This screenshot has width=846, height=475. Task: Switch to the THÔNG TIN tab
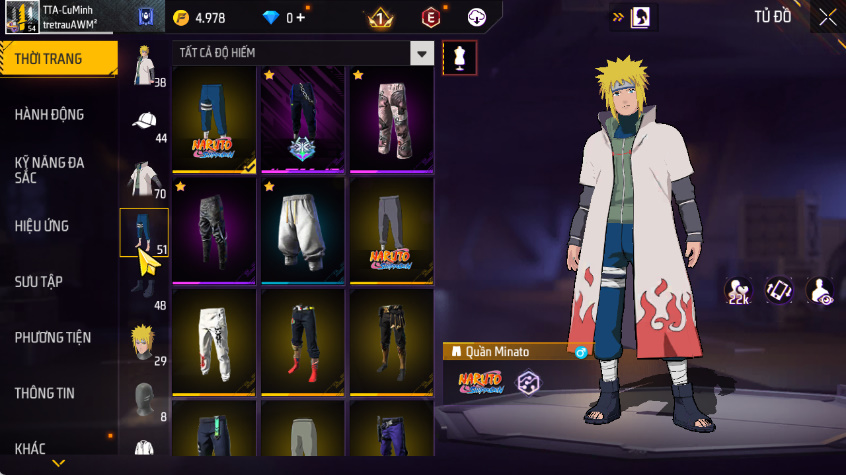(45, 394)
